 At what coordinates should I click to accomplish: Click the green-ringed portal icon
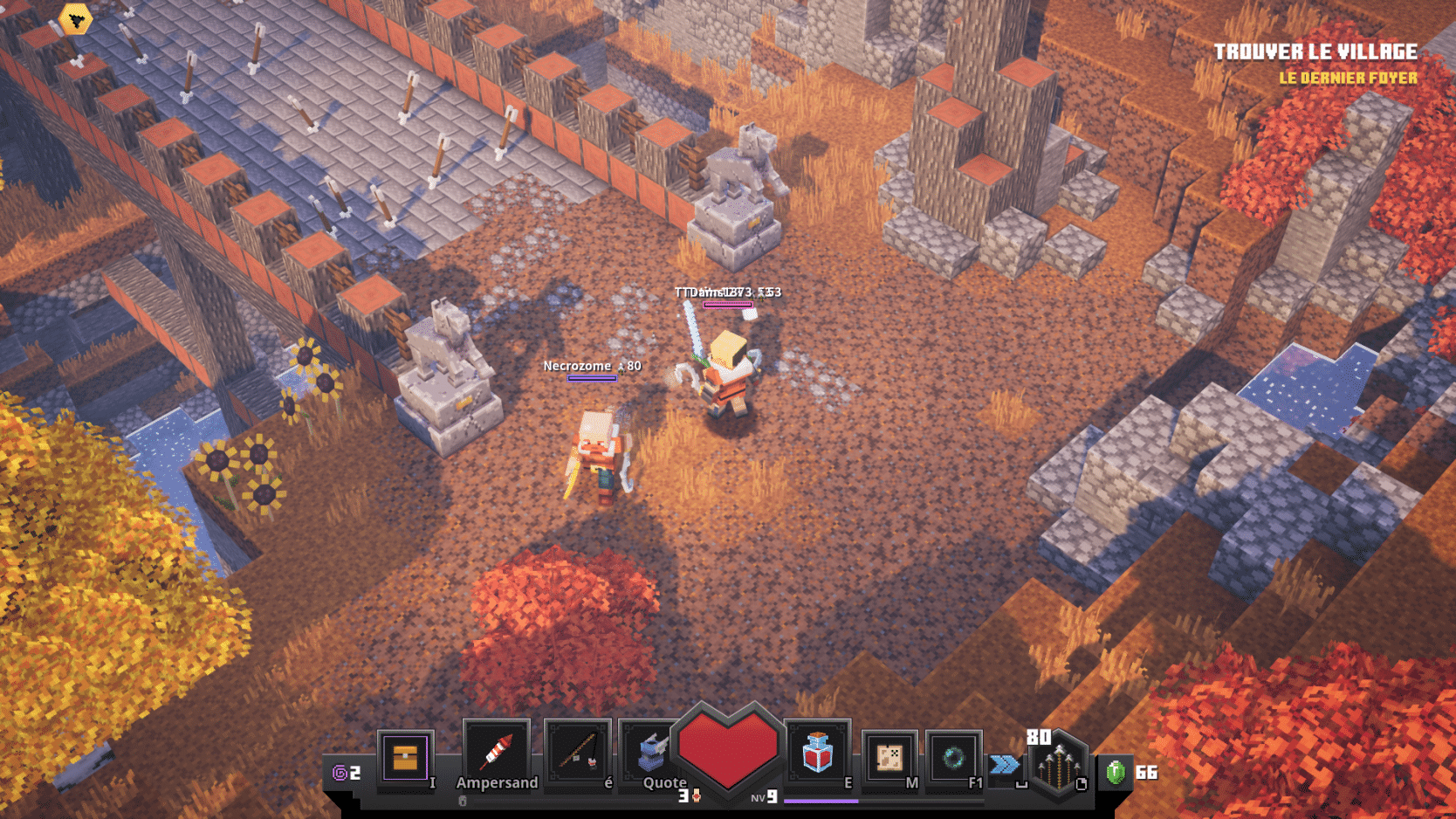(953, 757)
